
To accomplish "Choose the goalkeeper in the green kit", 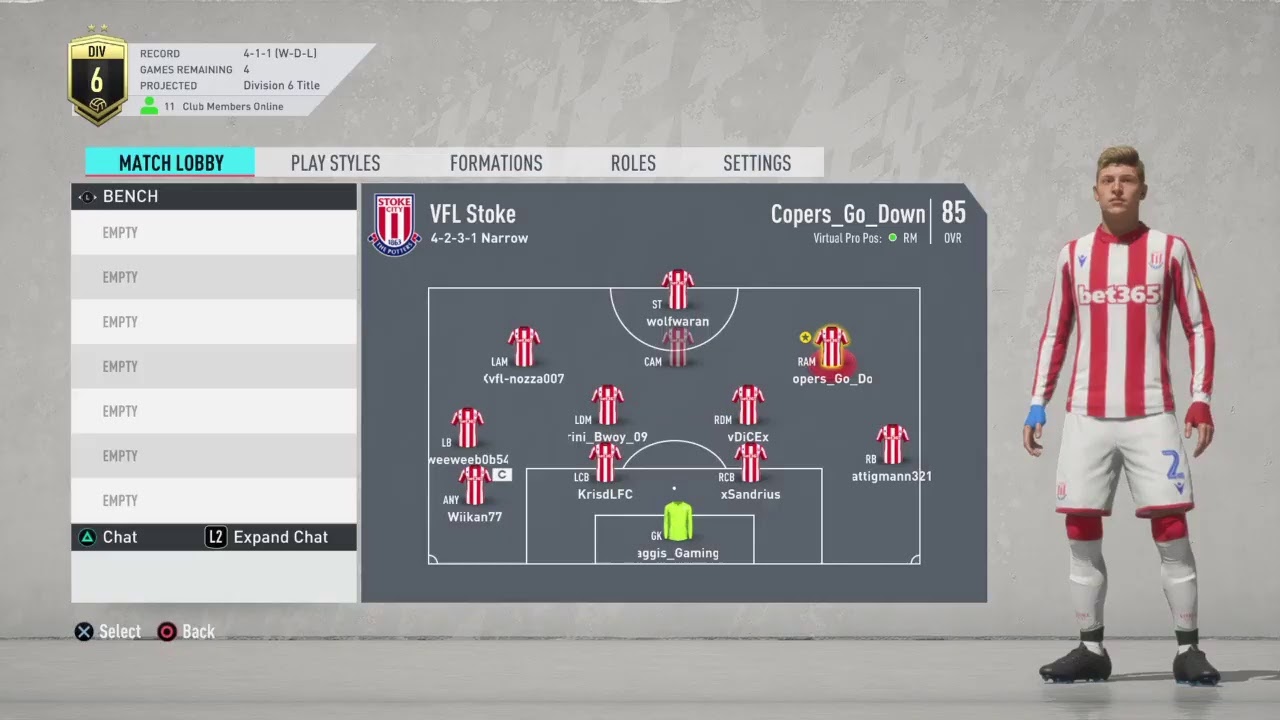I will [677, 521].
